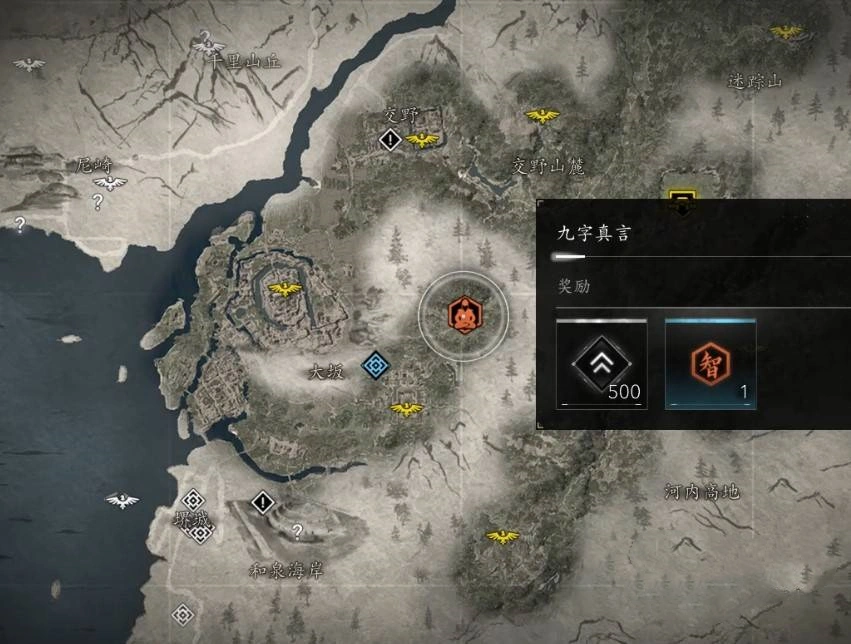
Task: Select the white eagle viewpoint under 尼崎
Action: point(110,183)
